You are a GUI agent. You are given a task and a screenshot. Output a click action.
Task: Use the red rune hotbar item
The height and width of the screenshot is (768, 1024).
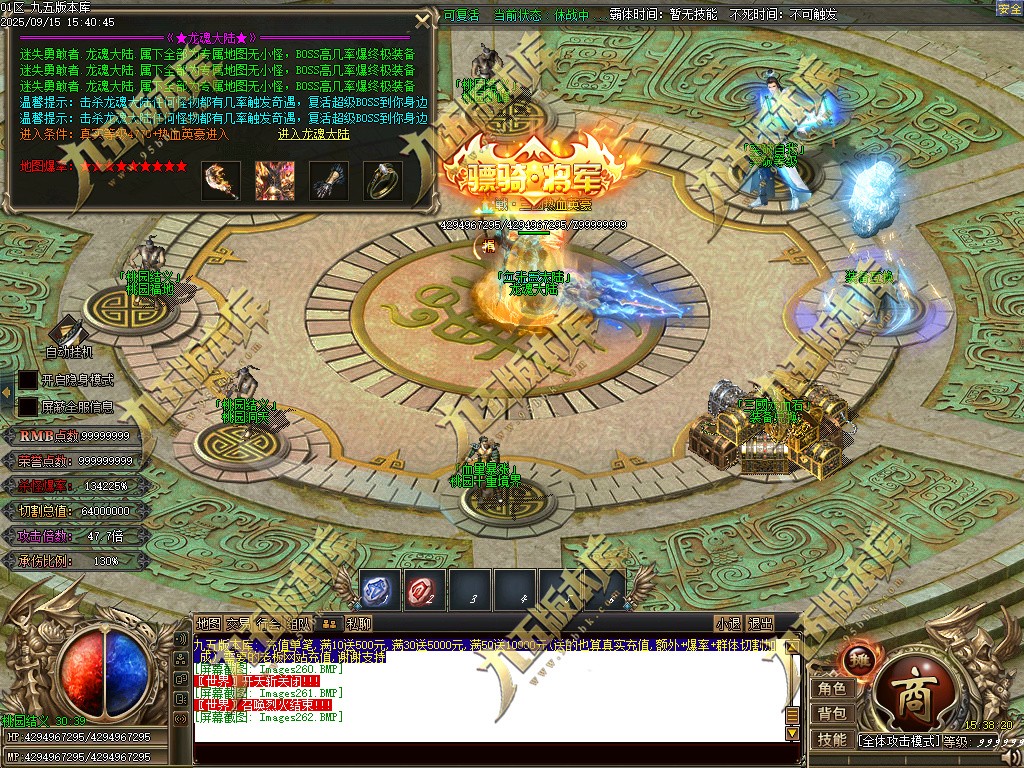[x=425, y=591]
